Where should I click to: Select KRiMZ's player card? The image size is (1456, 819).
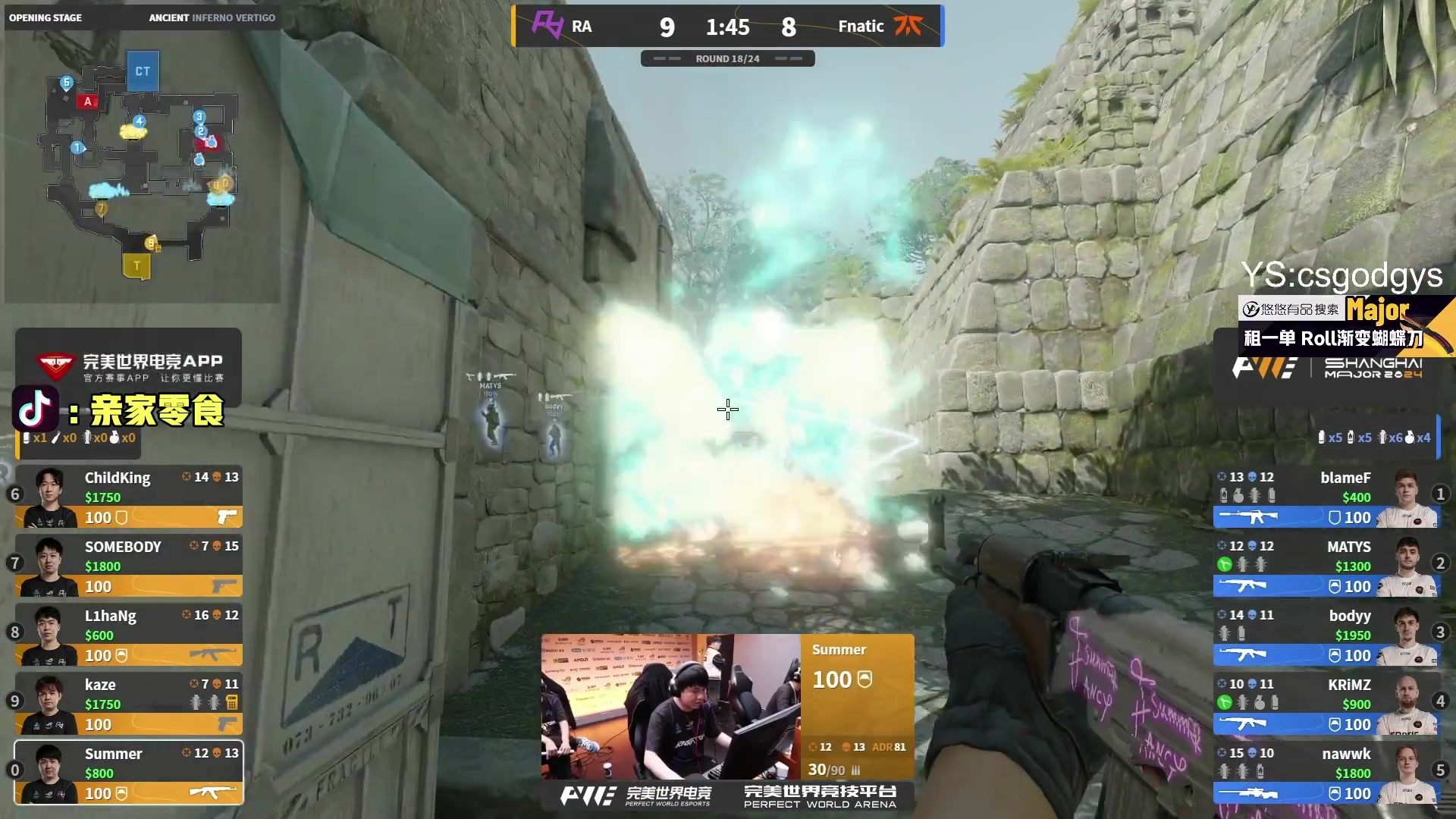(x=1327, y=704)
